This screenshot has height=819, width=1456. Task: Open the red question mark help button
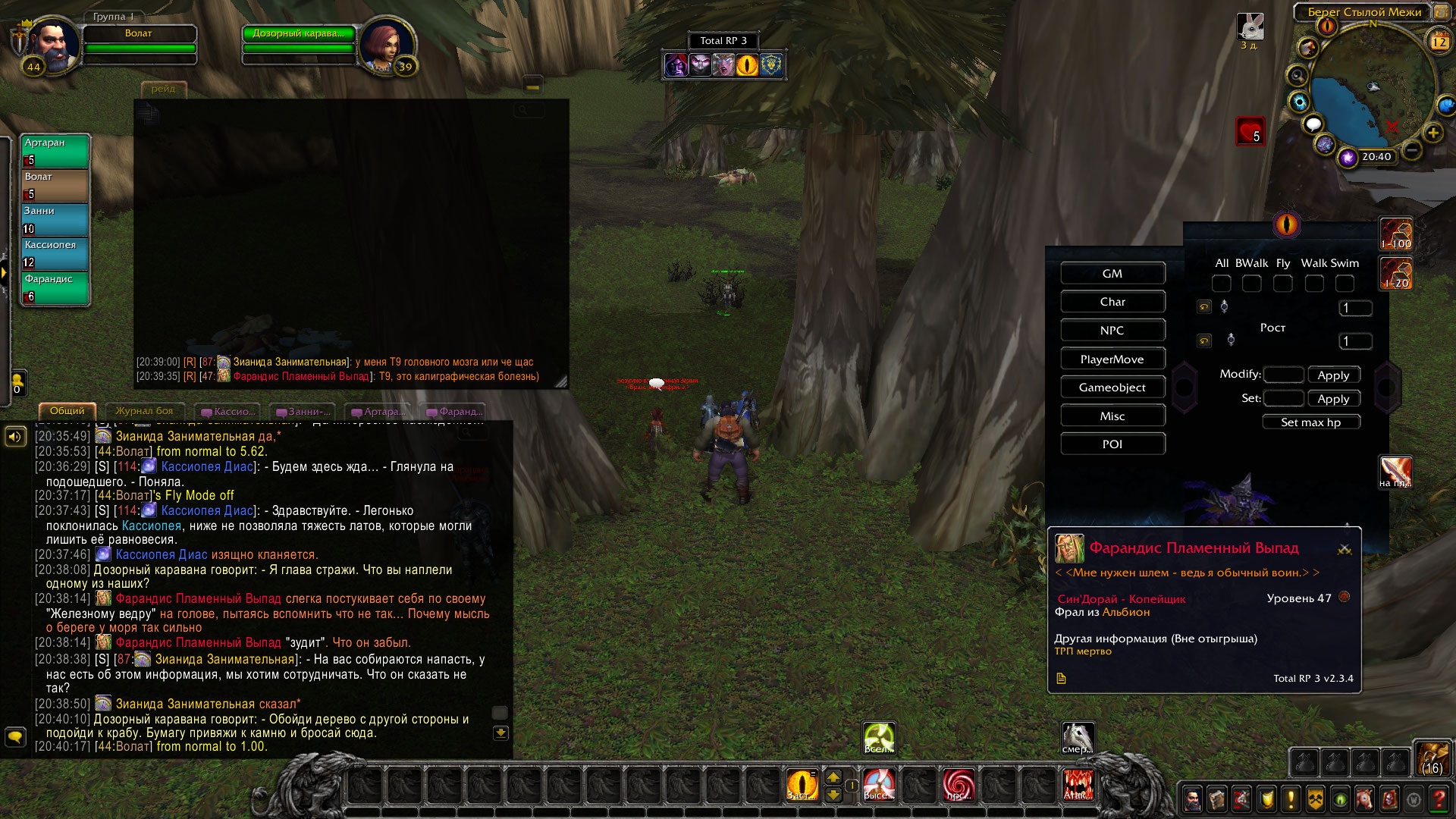pyautogui.click(x=1439, y=799)
